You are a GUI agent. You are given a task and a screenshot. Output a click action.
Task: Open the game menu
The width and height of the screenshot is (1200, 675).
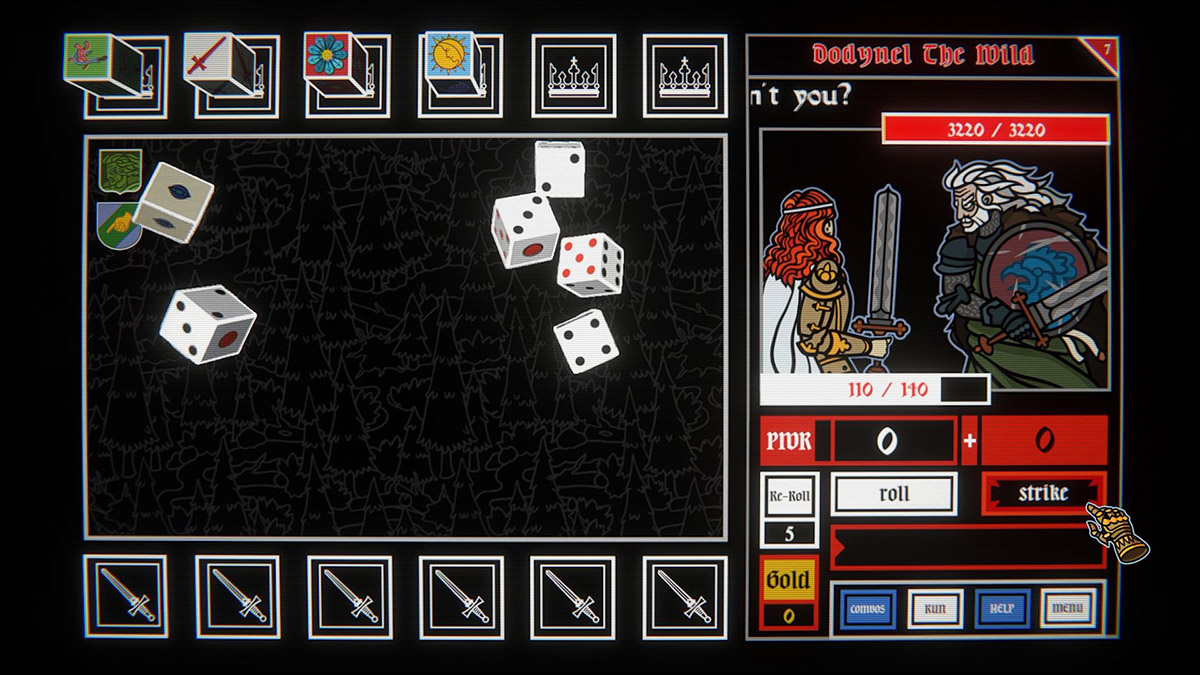coord(1068,608)
